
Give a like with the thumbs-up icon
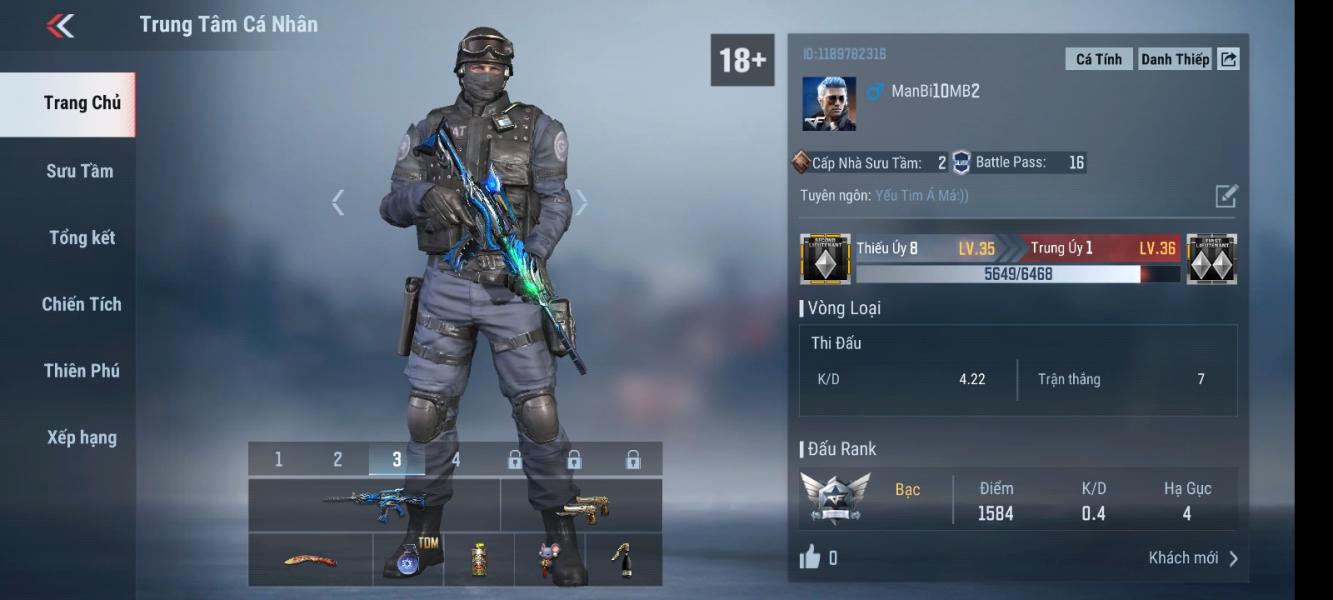(x=810, y=557)
